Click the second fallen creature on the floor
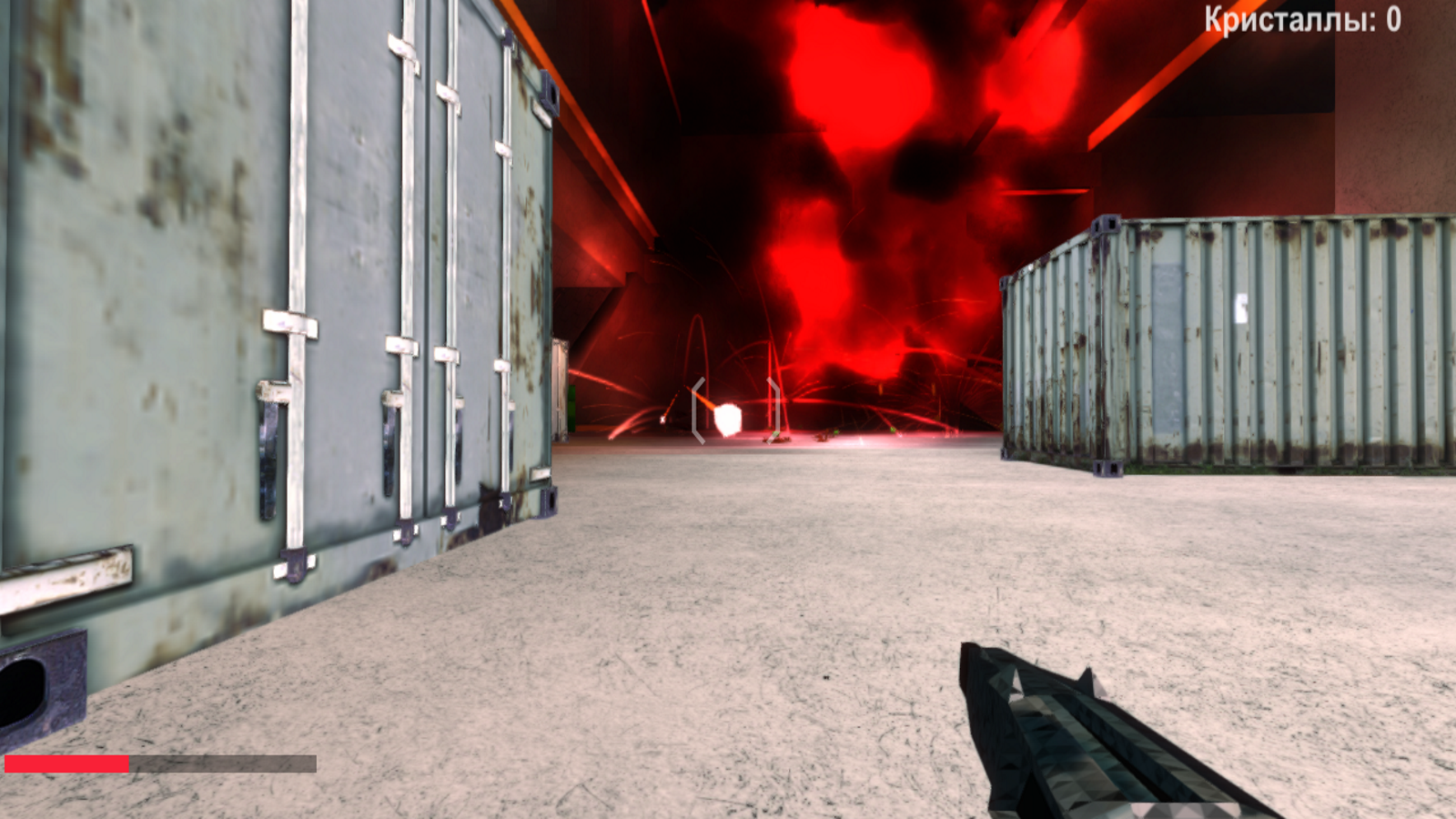This screenshot has width=1456, height=819. pyautogui.click(x=824, y=437)
